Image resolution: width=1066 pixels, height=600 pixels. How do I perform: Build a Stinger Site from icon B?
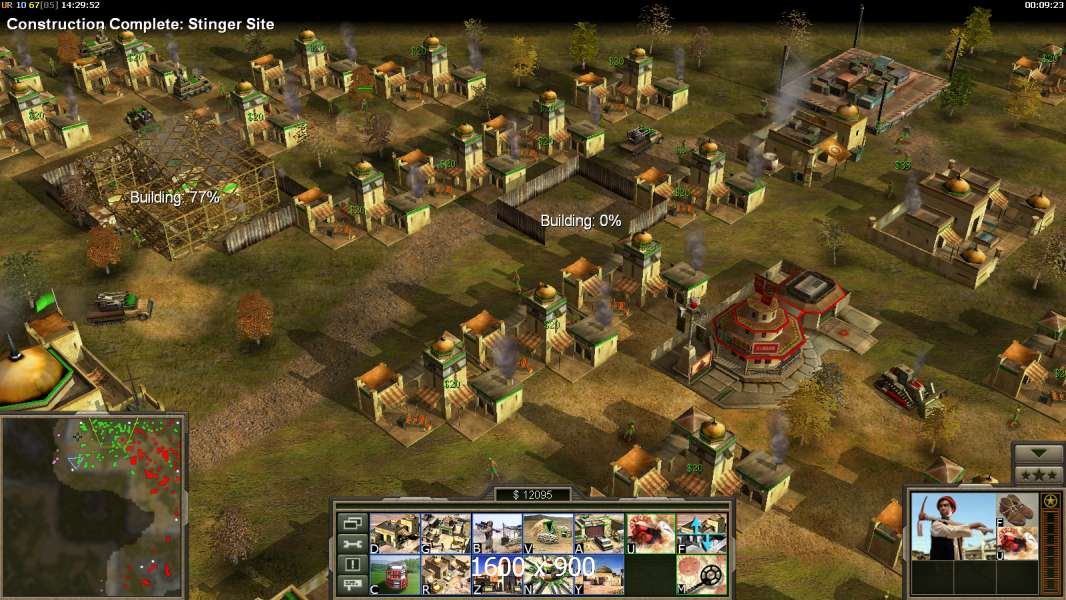pyautogui.click(x=496, y=534)
